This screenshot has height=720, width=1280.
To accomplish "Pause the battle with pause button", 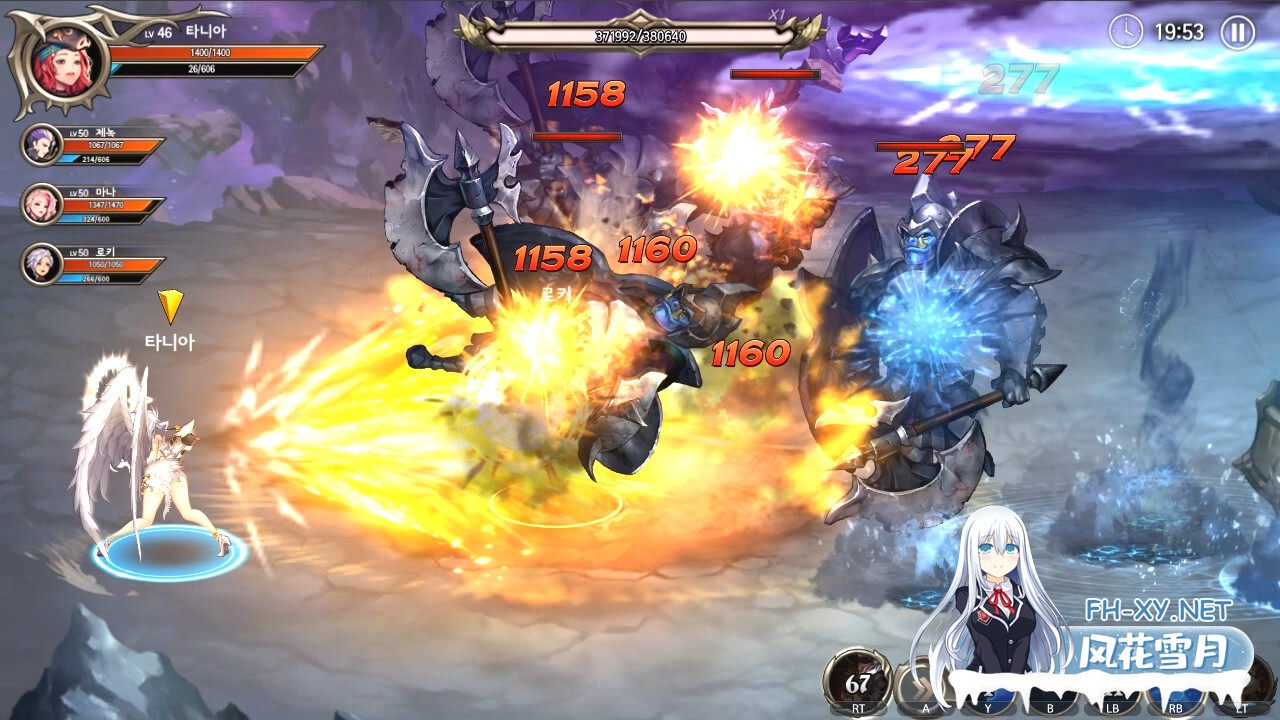I will click(1238, 30).
